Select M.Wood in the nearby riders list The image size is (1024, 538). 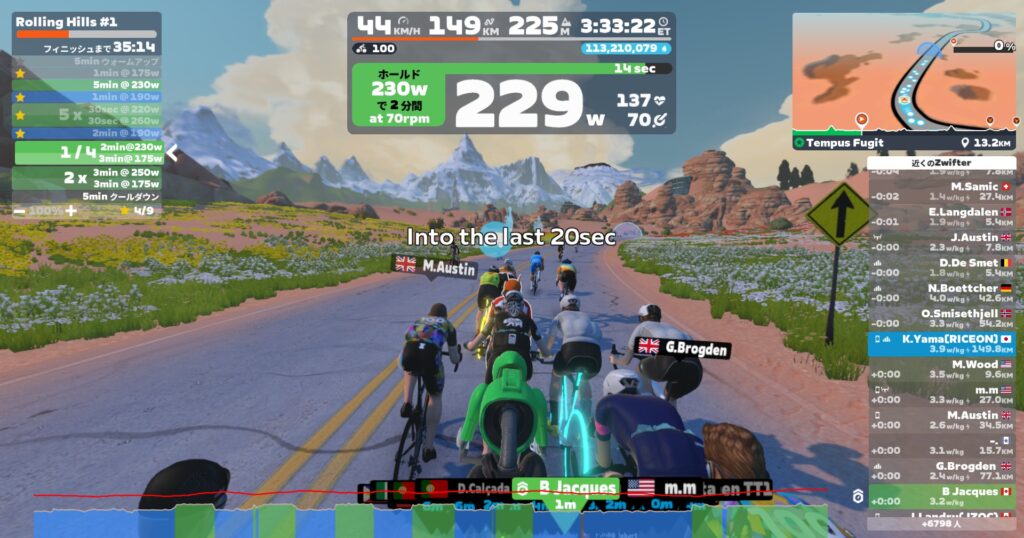942,368
